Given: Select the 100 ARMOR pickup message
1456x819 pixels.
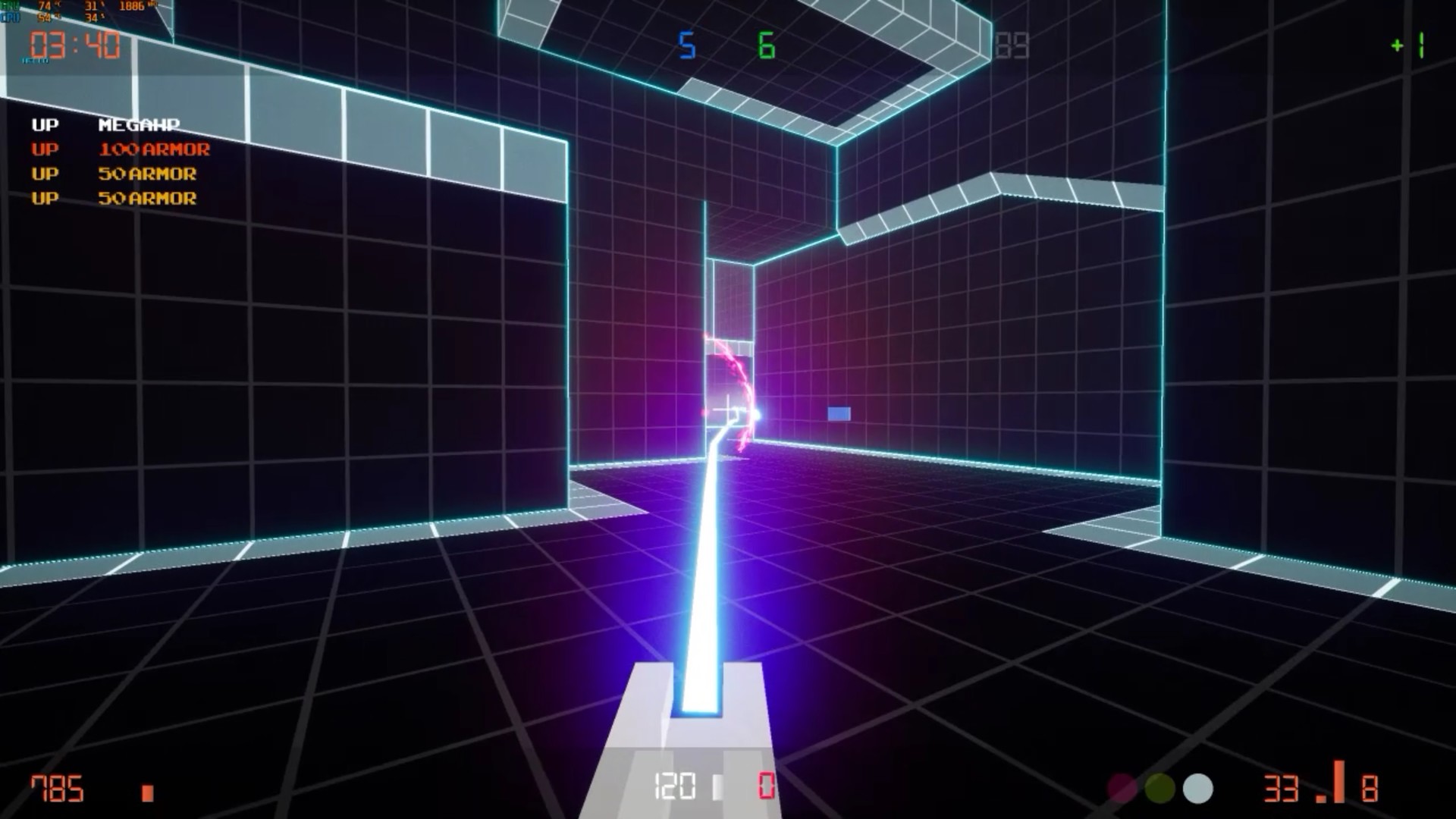Looking at the screenshot, I should pos(154,149).
